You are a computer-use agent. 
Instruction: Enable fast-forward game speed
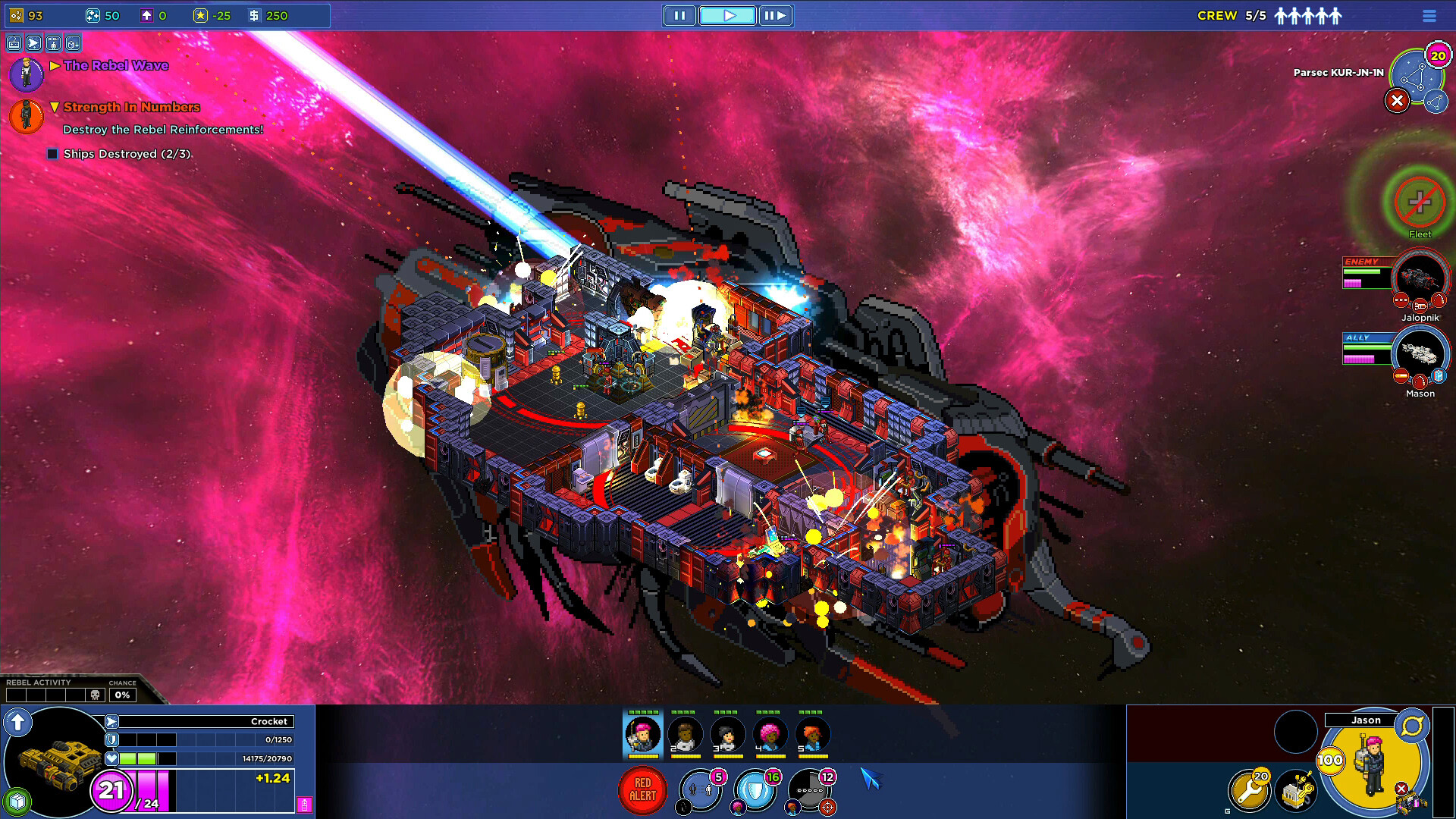pos(775,15)
